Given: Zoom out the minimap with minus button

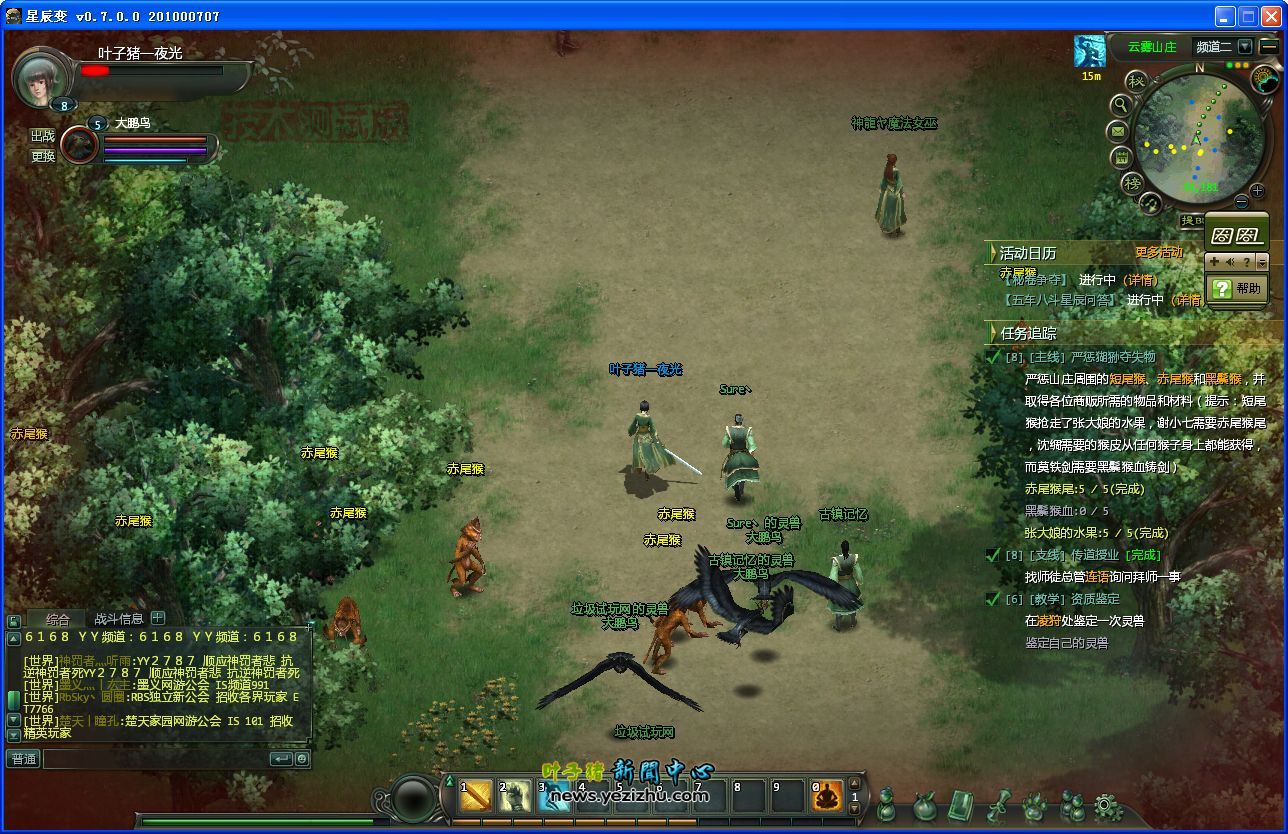Looking at the screenshot, I should pyautogui.click(x=1242, y=202).
